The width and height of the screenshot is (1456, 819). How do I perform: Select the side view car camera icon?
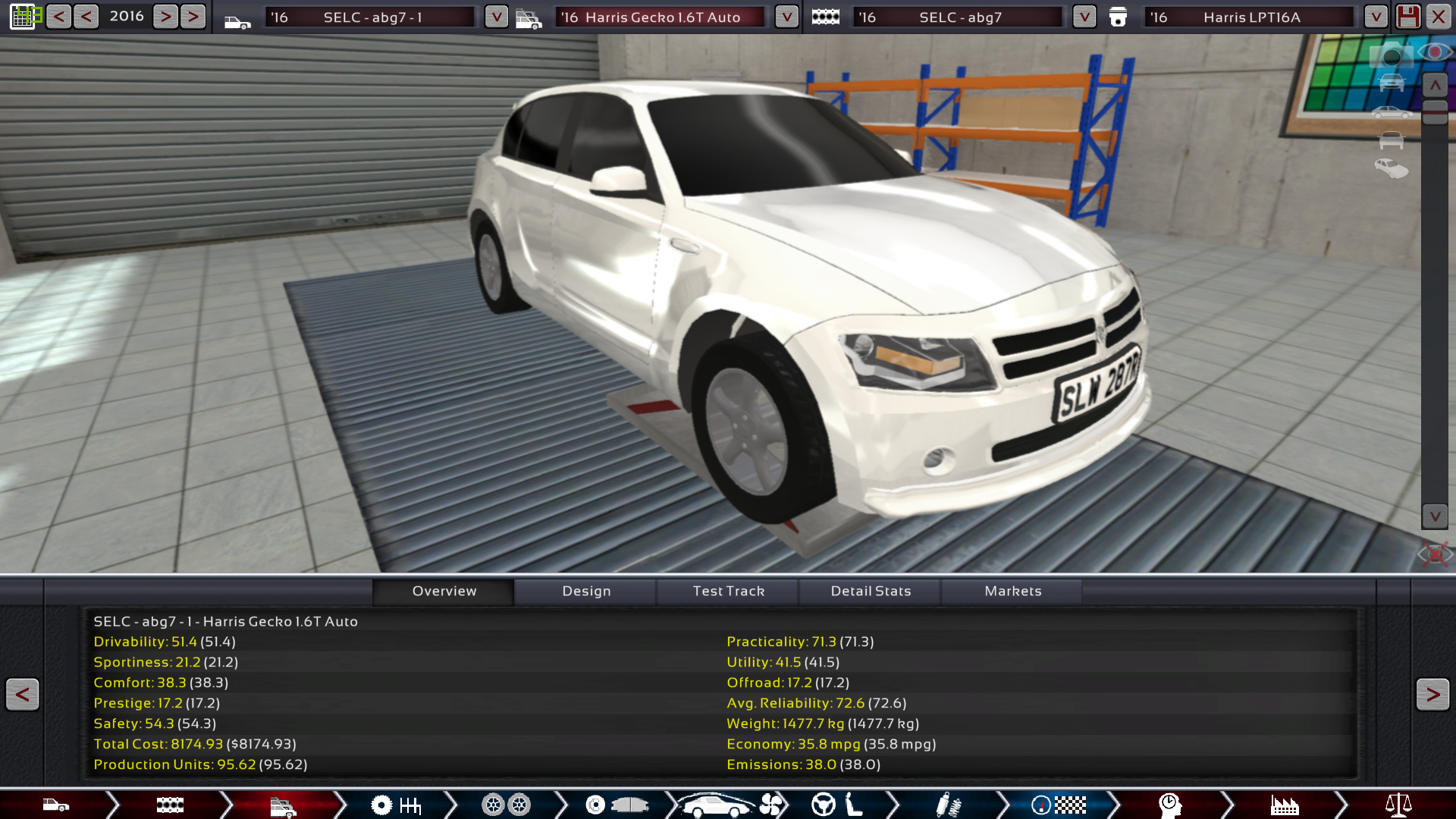point(1392,113)
